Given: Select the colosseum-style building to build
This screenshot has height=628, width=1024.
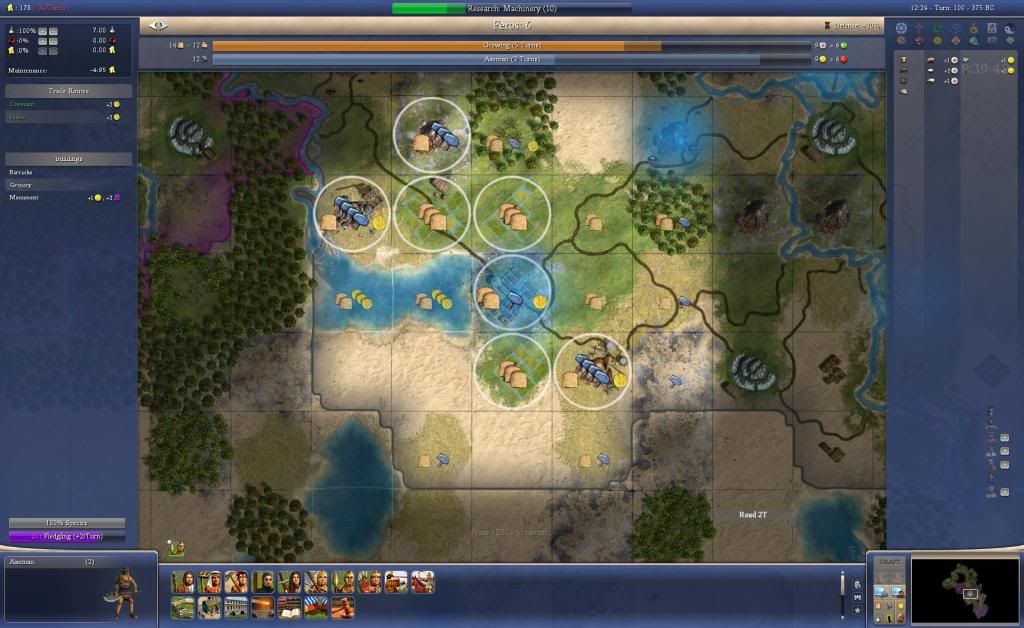Looking at the screenshot, I should pos(236,607).
